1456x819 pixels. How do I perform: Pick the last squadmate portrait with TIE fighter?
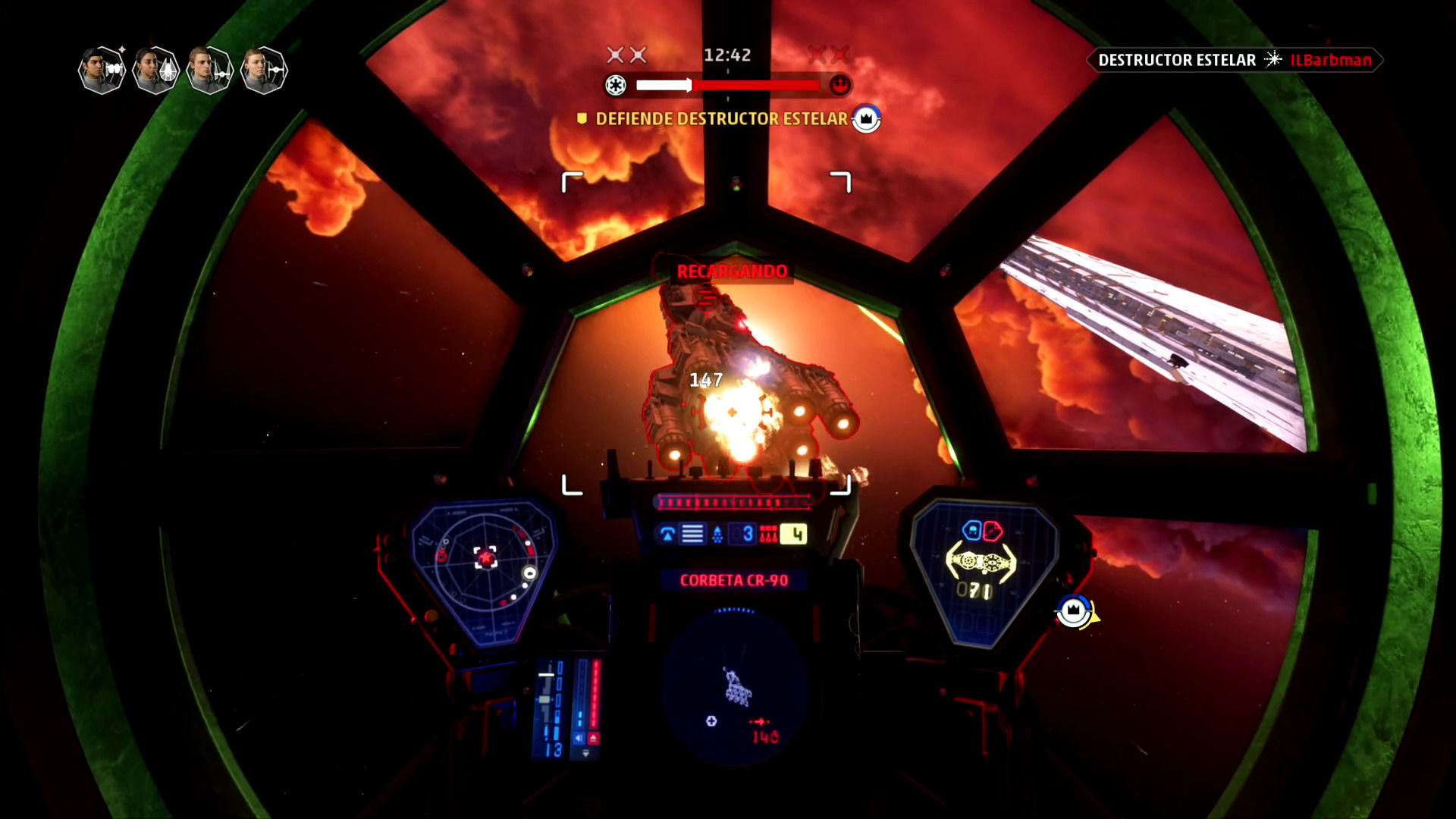263,70
